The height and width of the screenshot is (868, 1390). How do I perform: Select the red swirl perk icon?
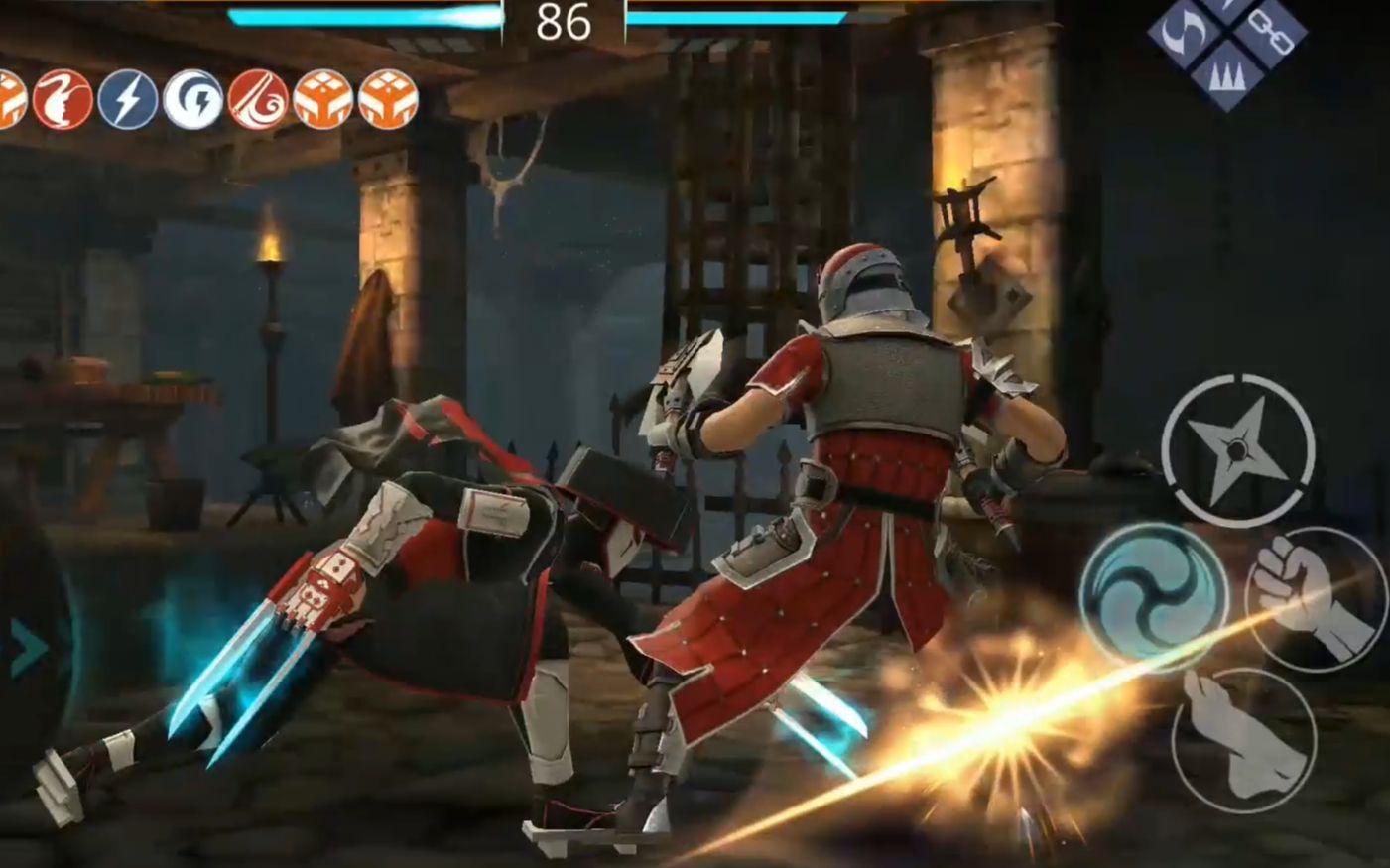tap(258, 100)
